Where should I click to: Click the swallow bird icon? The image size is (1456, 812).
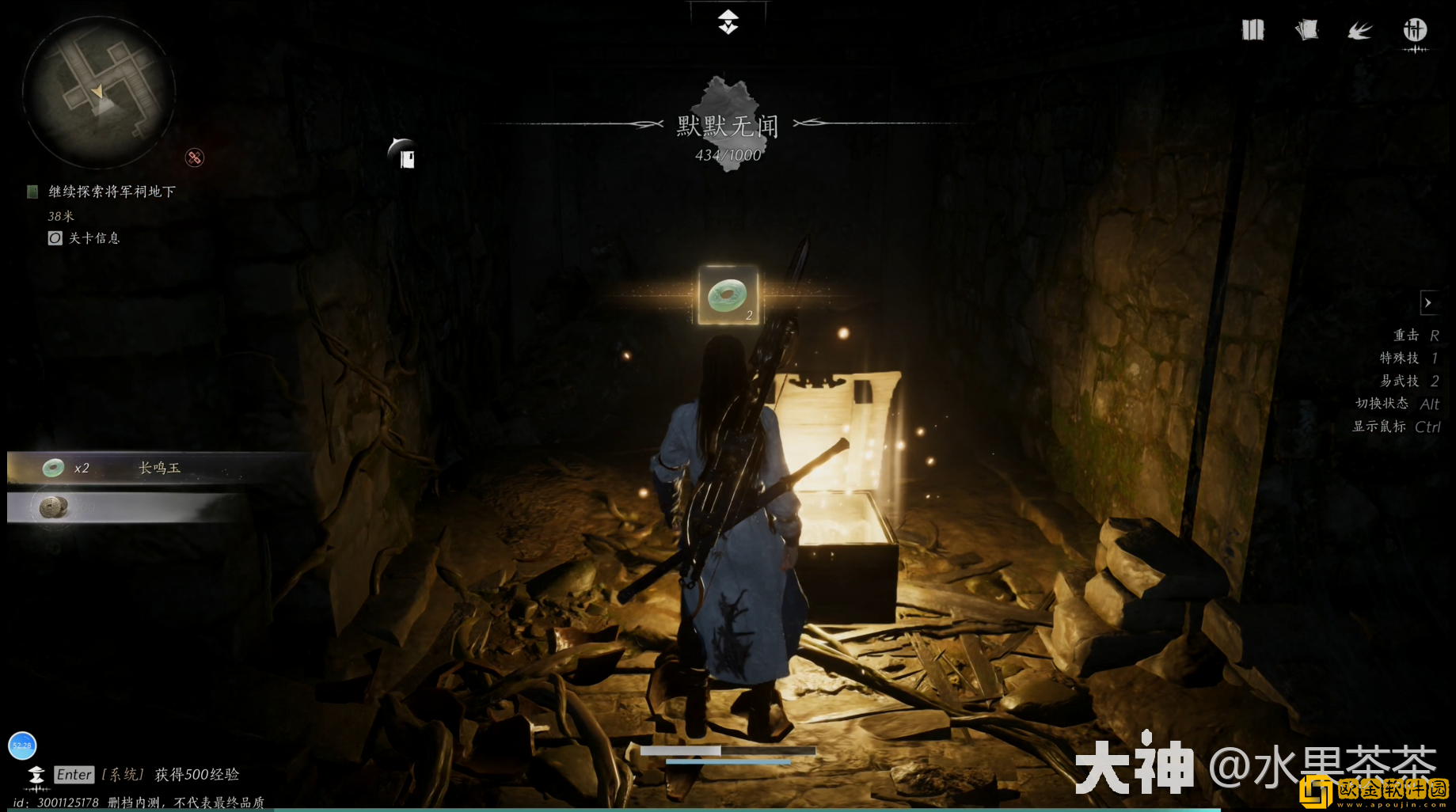(1360, 31)
